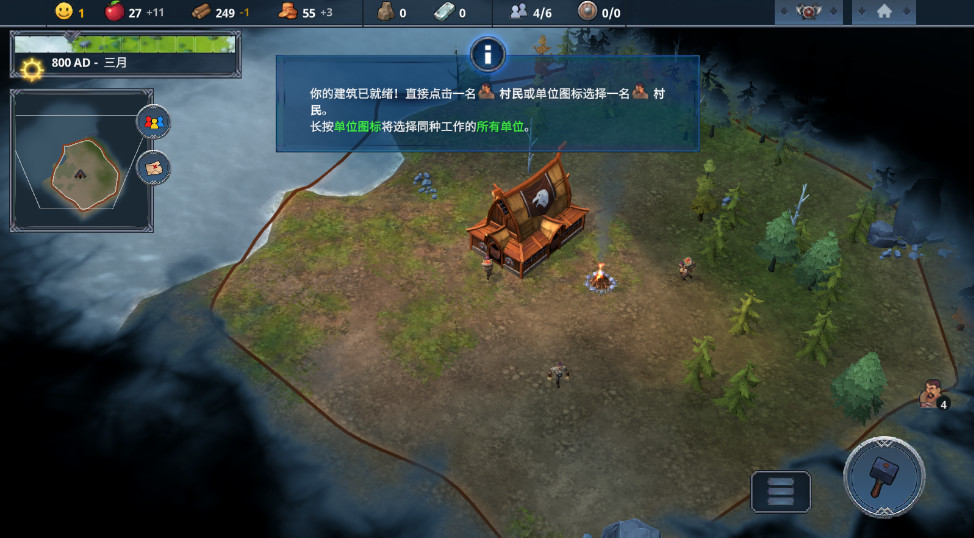
Task: Open the treasure map button
Action: tap(153, 168)
